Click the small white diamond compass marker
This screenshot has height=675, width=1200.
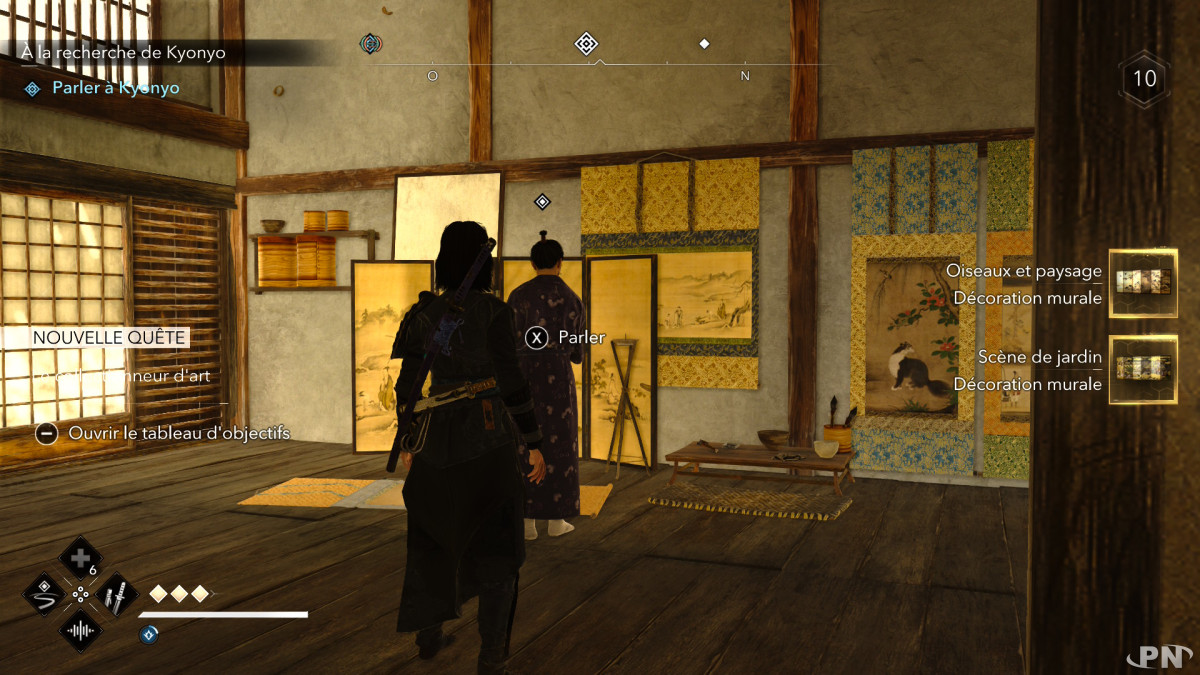pos(704,44)
